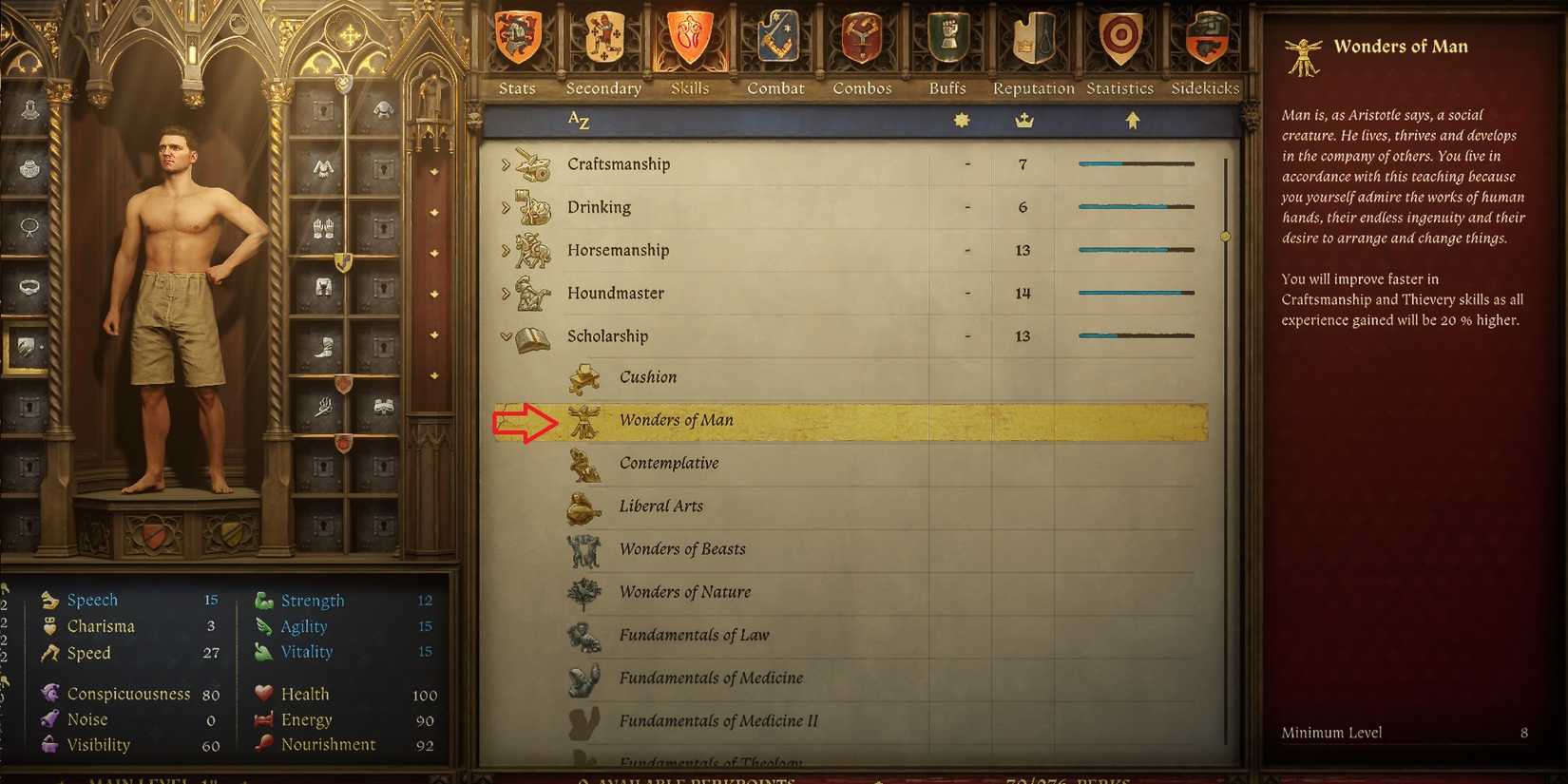Expand the Drinking skill row
This screenshot has width=1568, height=784.
[x=505, y=206]
